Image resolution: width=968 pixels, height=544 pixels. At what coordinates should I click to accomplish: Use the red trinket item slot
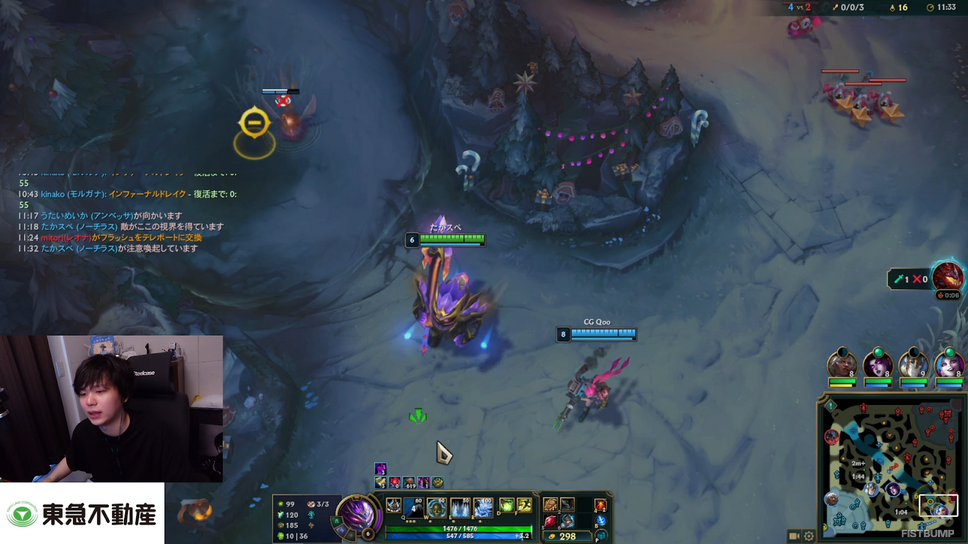600,505
